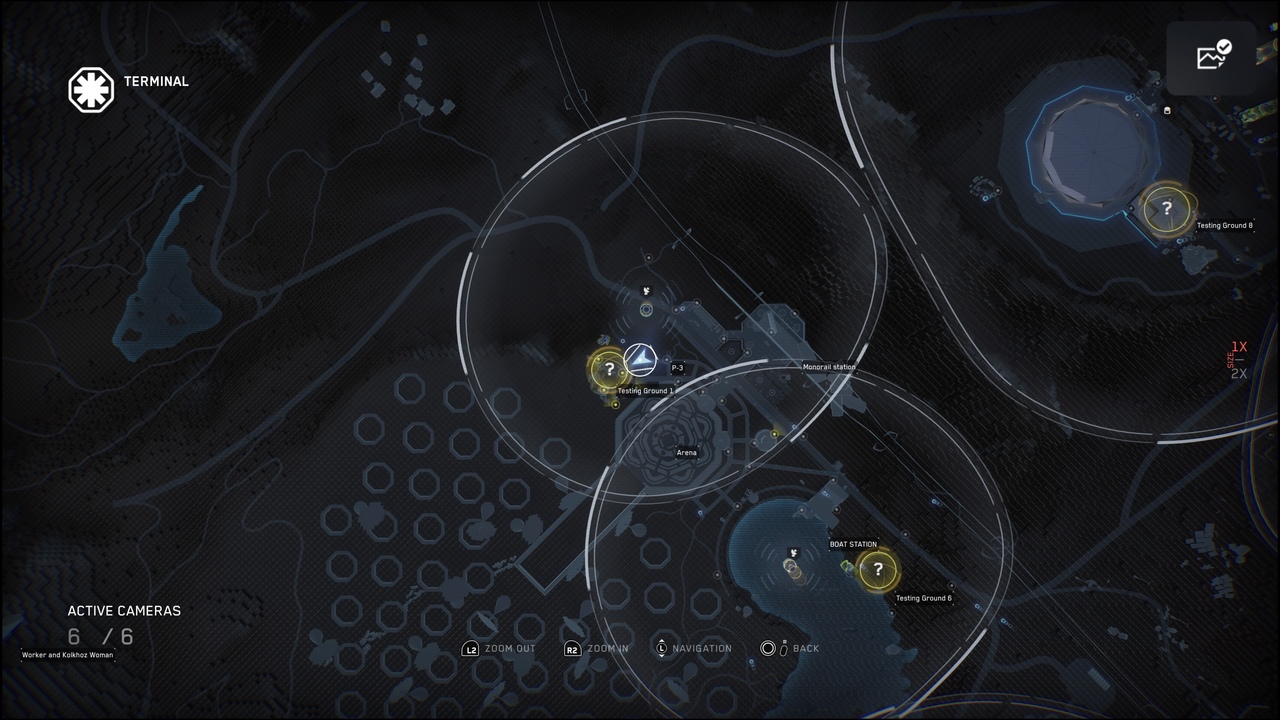Select the Testing Ground 6 question mark marker
This screenshot has height=720, width=1280.
pos(878,570)
